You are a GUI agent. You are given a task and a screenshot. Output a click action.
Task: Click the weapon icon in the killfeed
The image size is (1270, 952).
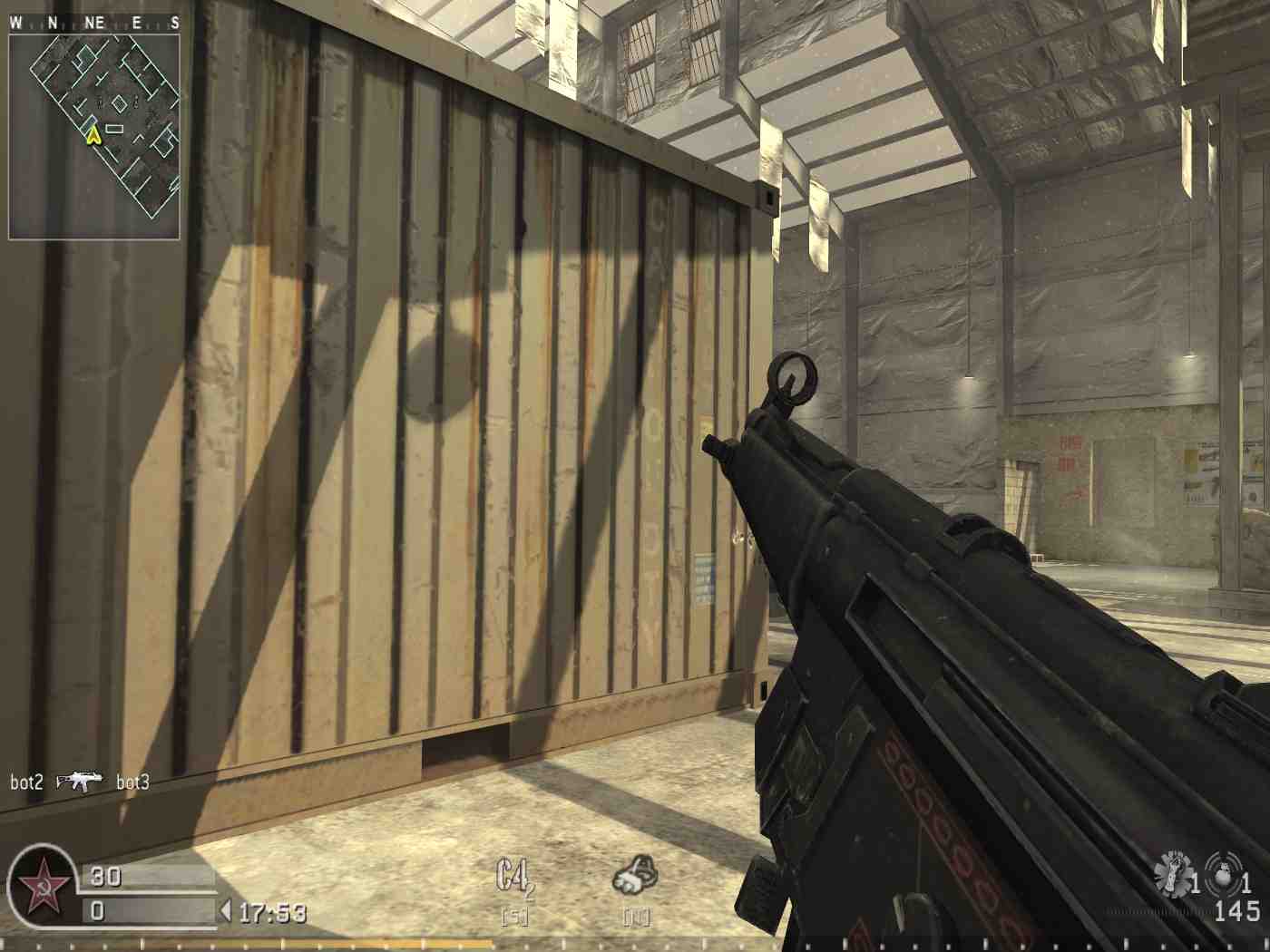pos(79,780)
